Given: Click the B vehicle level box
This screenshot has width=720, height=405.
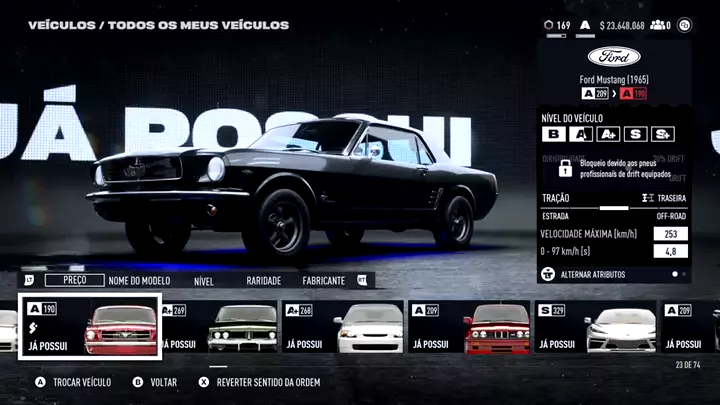Looking at the screenshot, I should coord(553,134).
